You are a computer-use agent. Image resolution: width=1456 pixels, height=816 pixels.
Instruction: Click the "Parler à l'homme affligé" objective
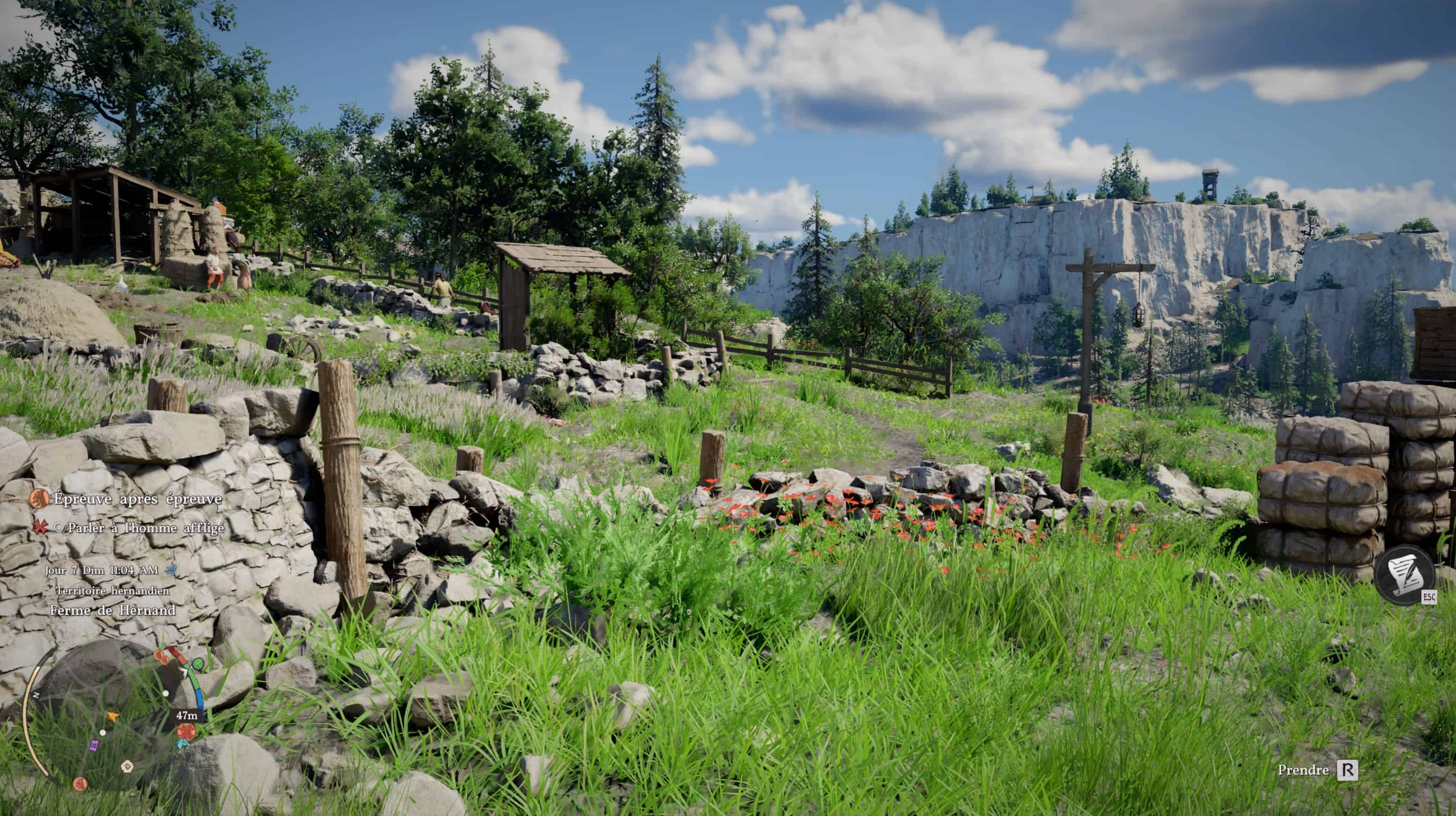click(145, 528)
